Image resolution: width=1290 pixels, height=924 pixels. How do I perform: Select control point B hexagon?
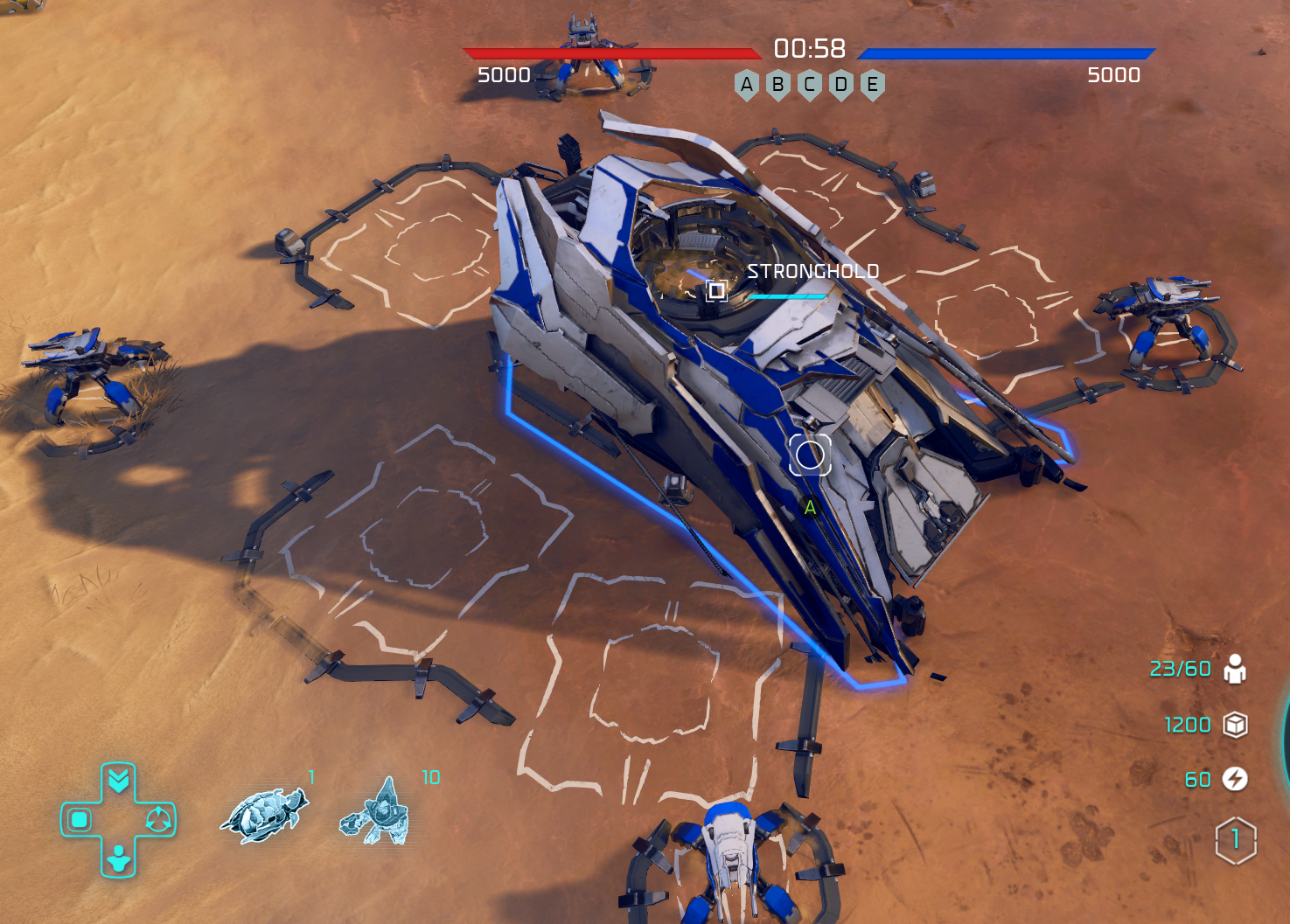click(778, 85)
